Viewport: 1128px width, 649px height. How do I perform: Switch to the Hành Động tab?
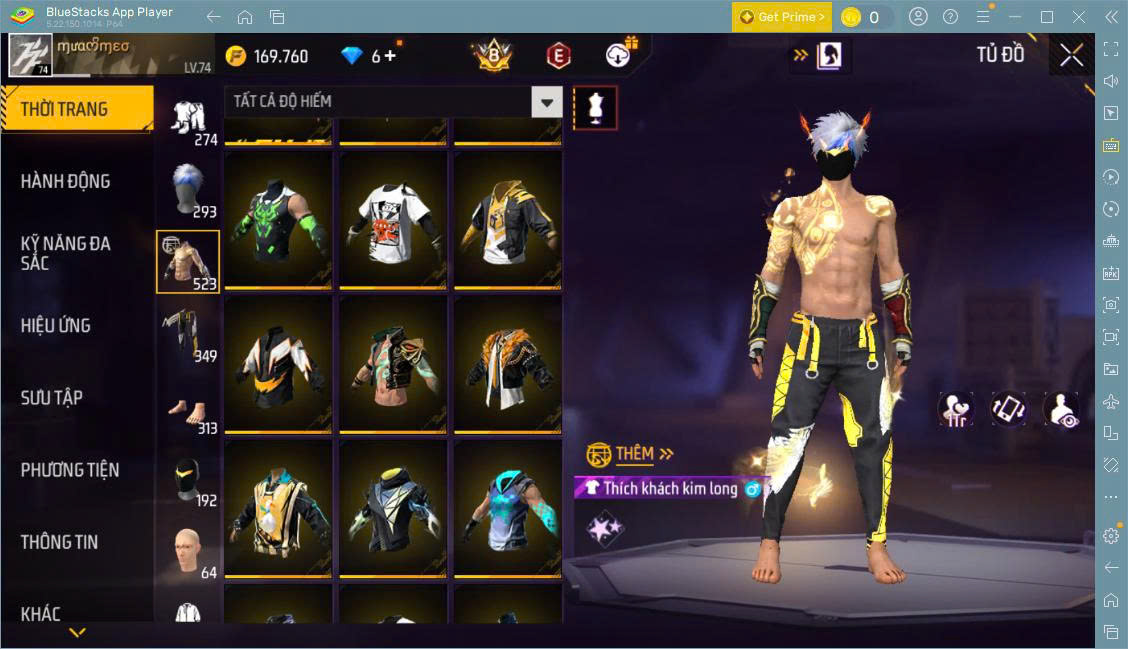(x=66, y=181)
